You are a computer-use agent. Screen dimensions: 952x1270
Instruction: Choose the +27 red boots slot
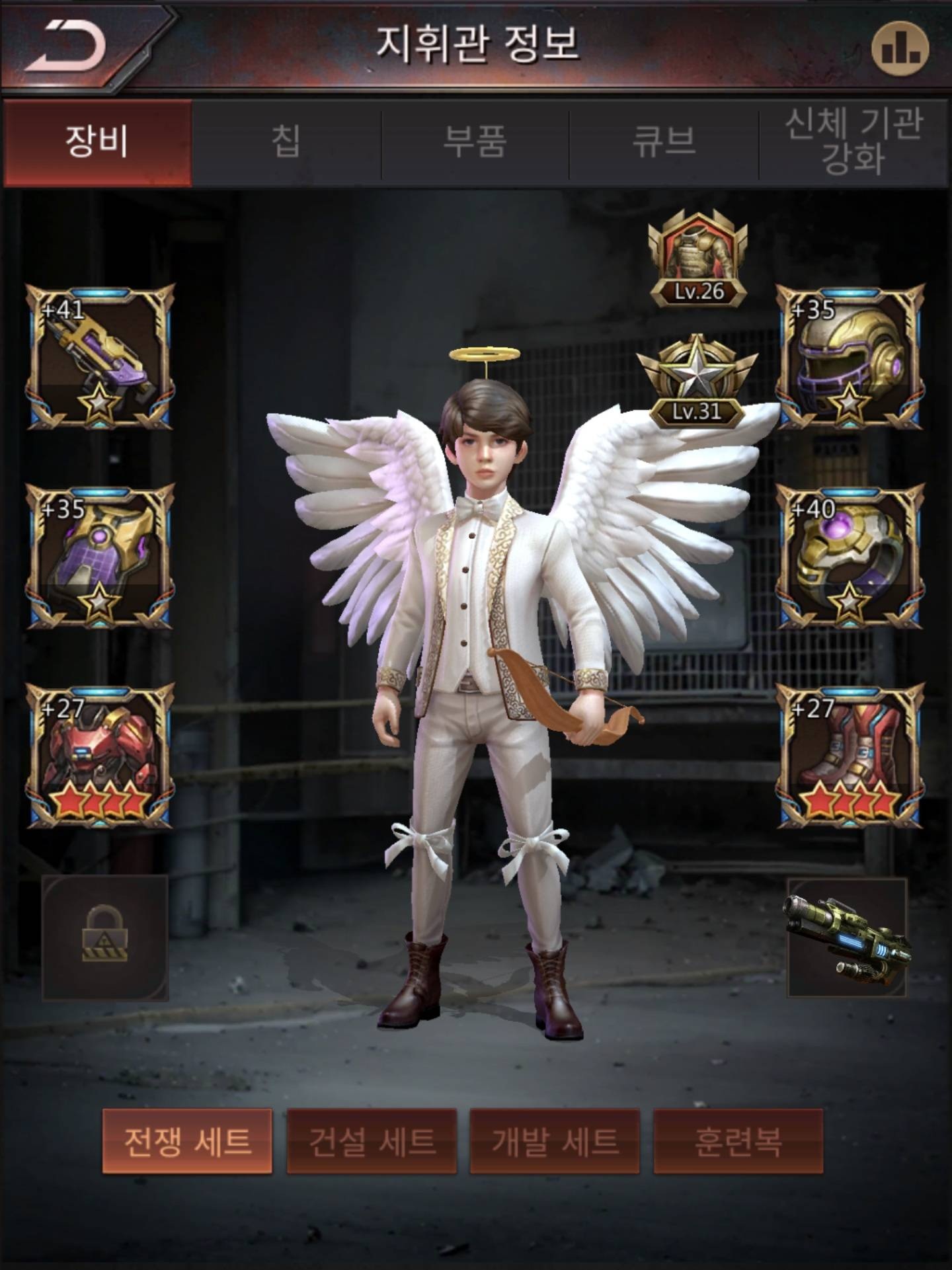point(850,756)
